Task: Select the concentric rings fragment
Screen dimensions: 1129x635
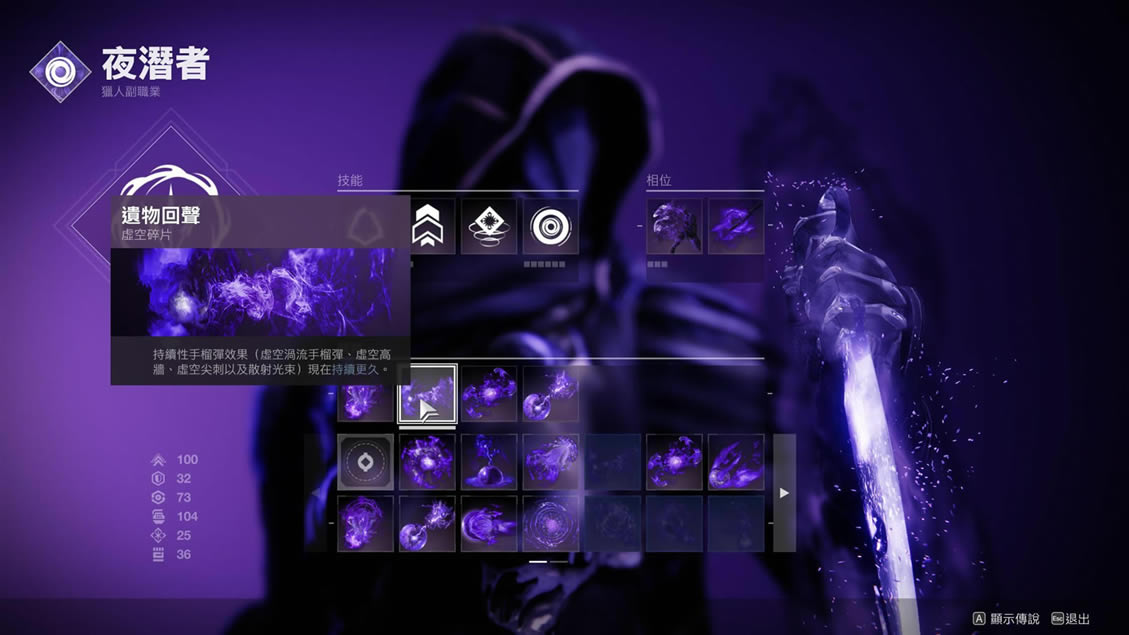Action: coord(551,524)
